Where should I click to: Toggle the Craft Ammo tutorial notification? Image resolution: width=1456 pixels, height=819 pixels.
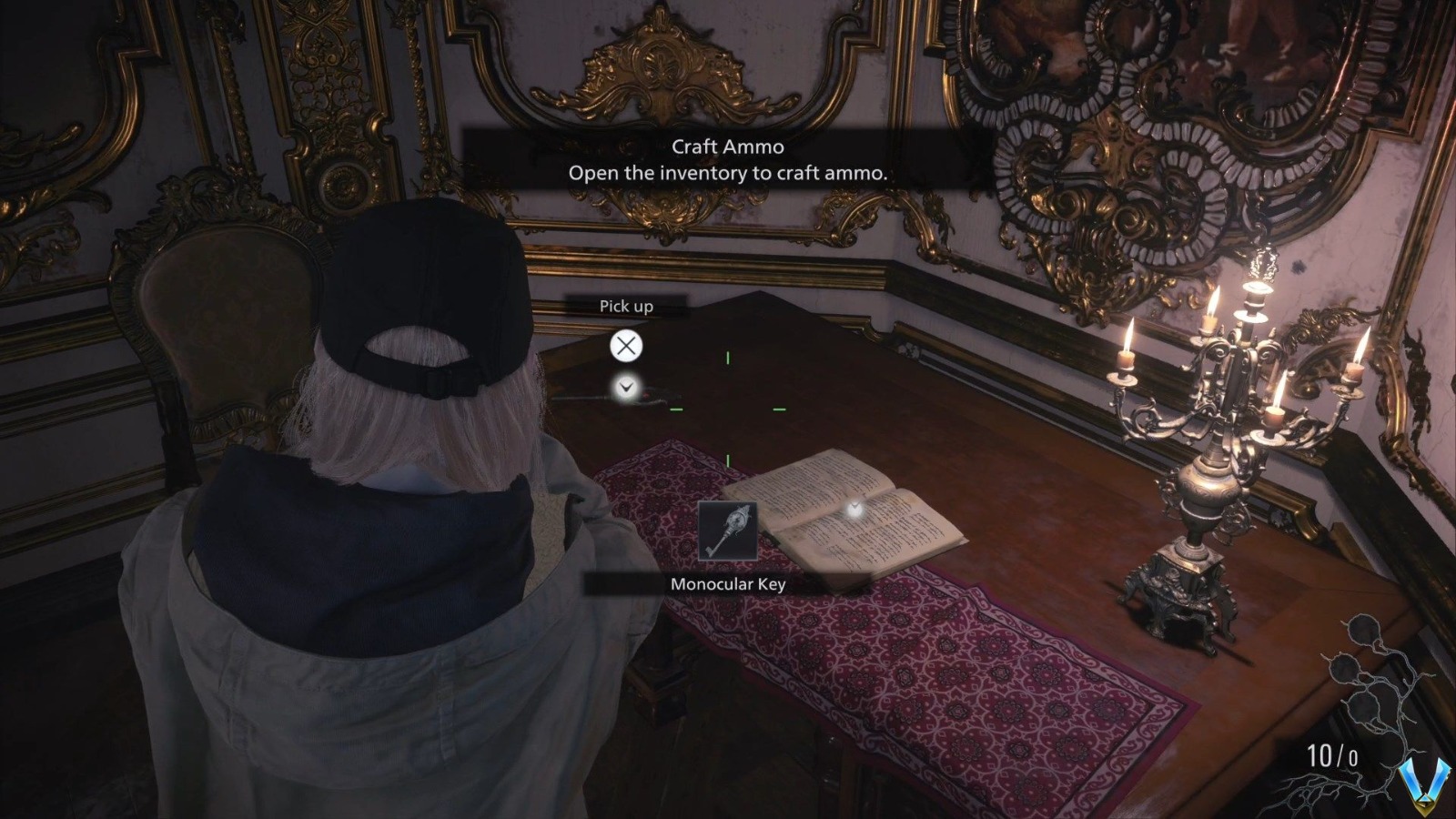click(728, 159)
